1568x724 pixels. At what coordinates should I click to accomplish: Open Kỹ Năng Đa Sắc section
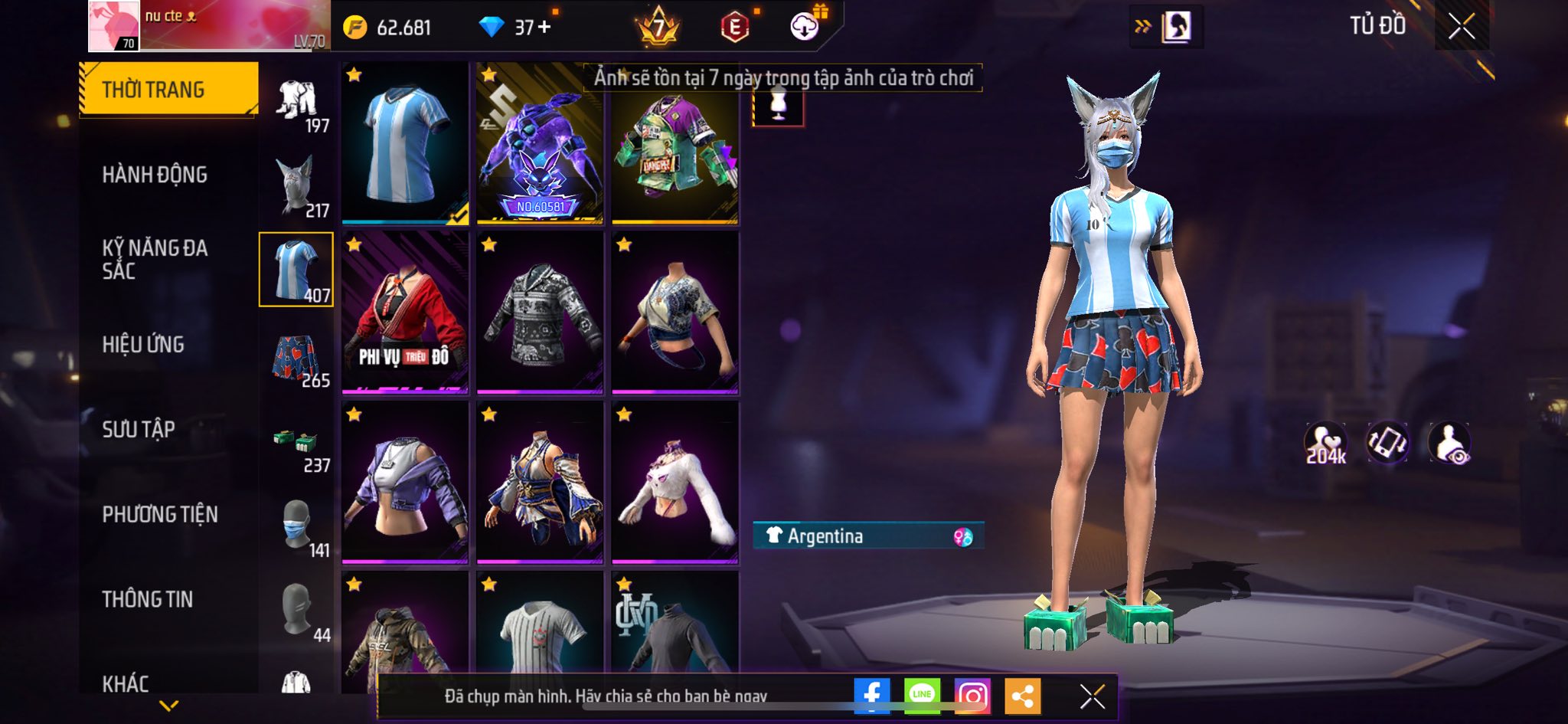(x=155, y=259)
